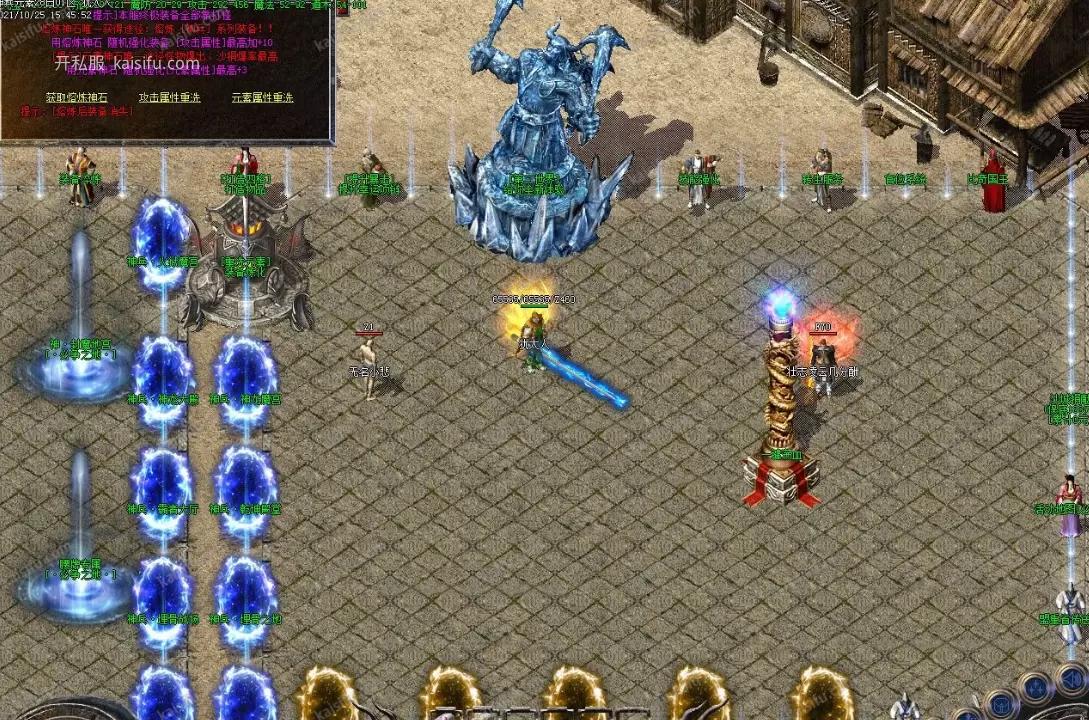Choose 攻击属性重选 option in the dialog
The width and height of the screenshot is (1089, 720).
click(169, 97)
